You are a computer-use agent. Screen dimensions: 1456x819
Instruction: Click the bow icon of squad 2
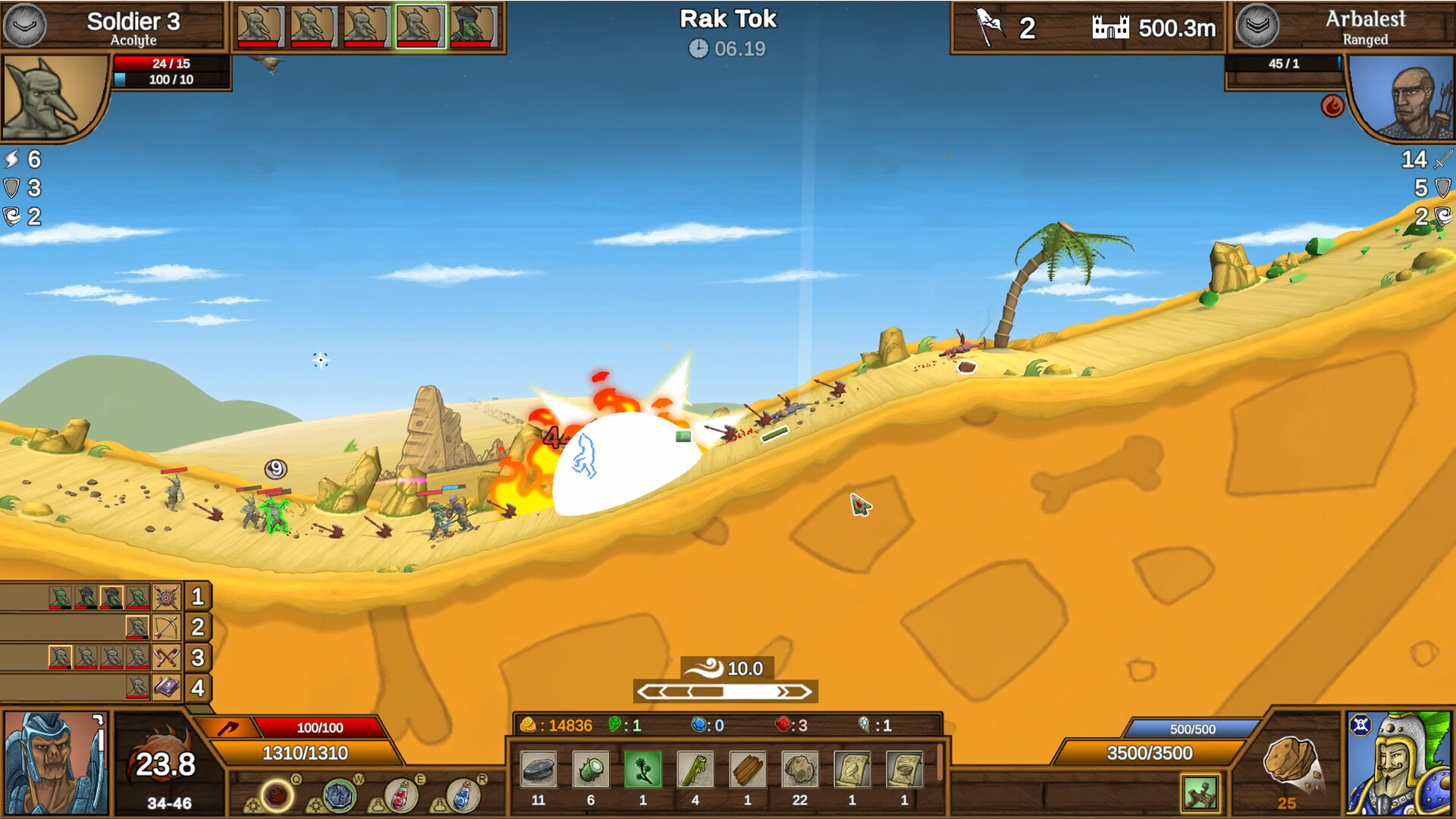pos(165,628)
